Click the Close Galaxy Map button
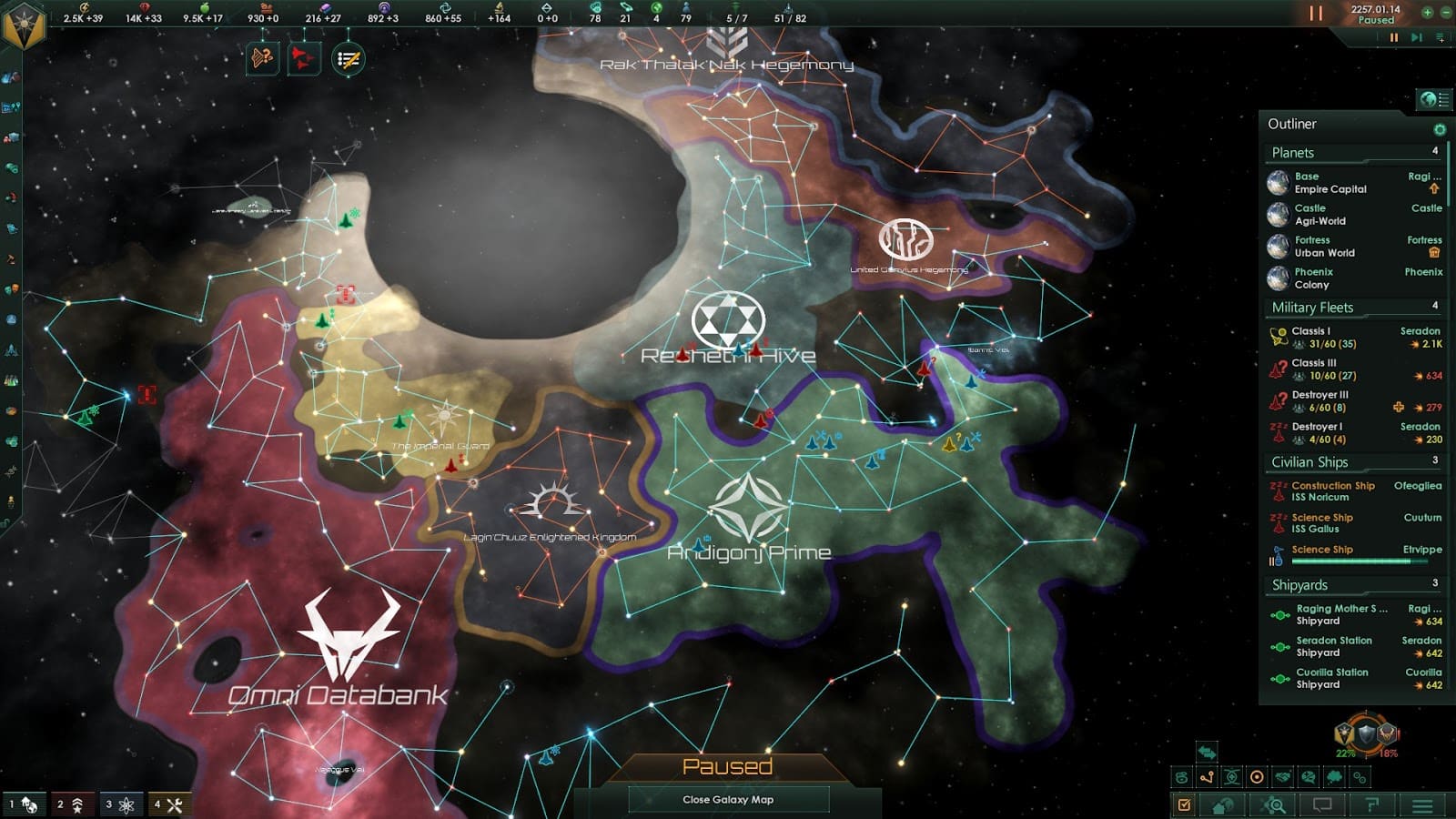This screenshot has height=819, width=1456. [729, 800]
